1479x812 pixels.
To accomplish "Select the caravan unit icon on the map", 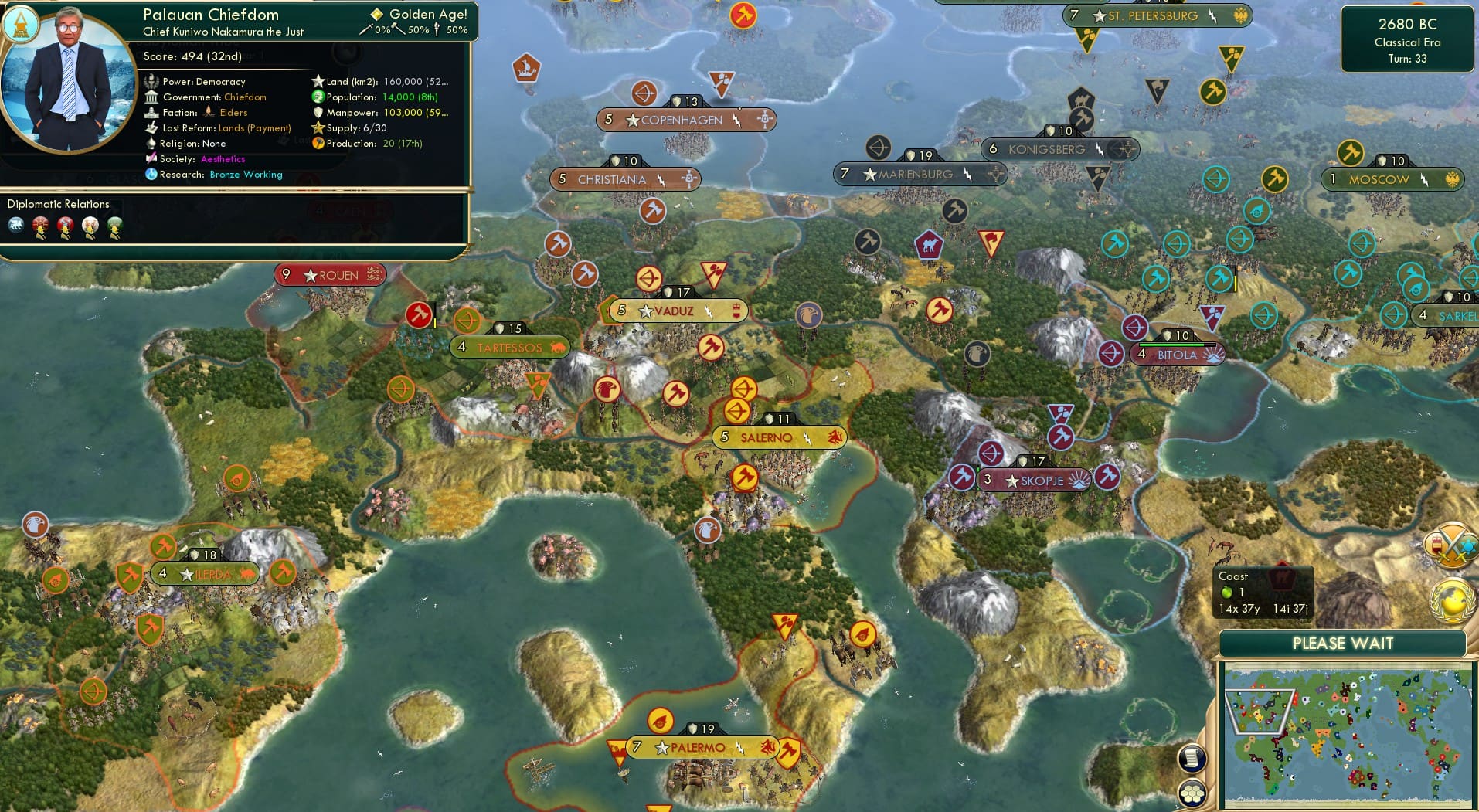I will pyautogui.click(x=930, y=245).
